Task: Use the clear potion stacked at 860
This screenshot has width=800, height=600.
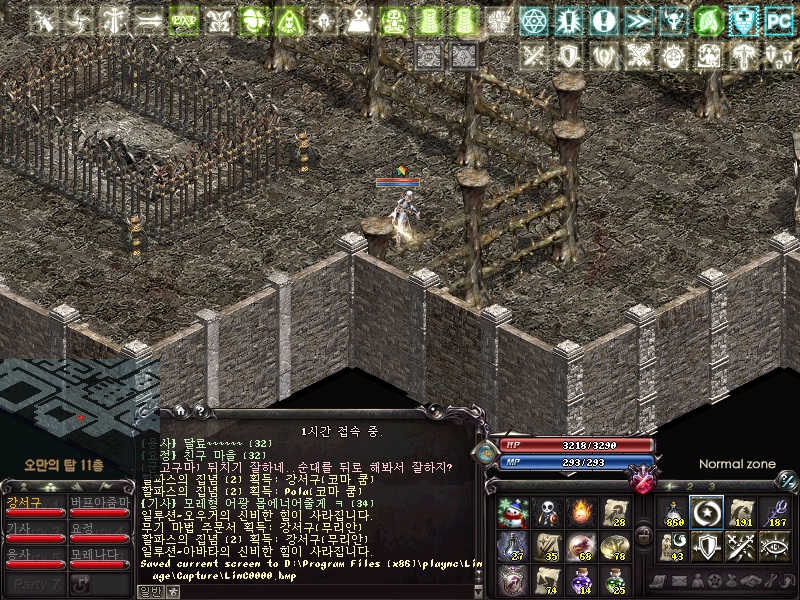Action: (673, 512)
